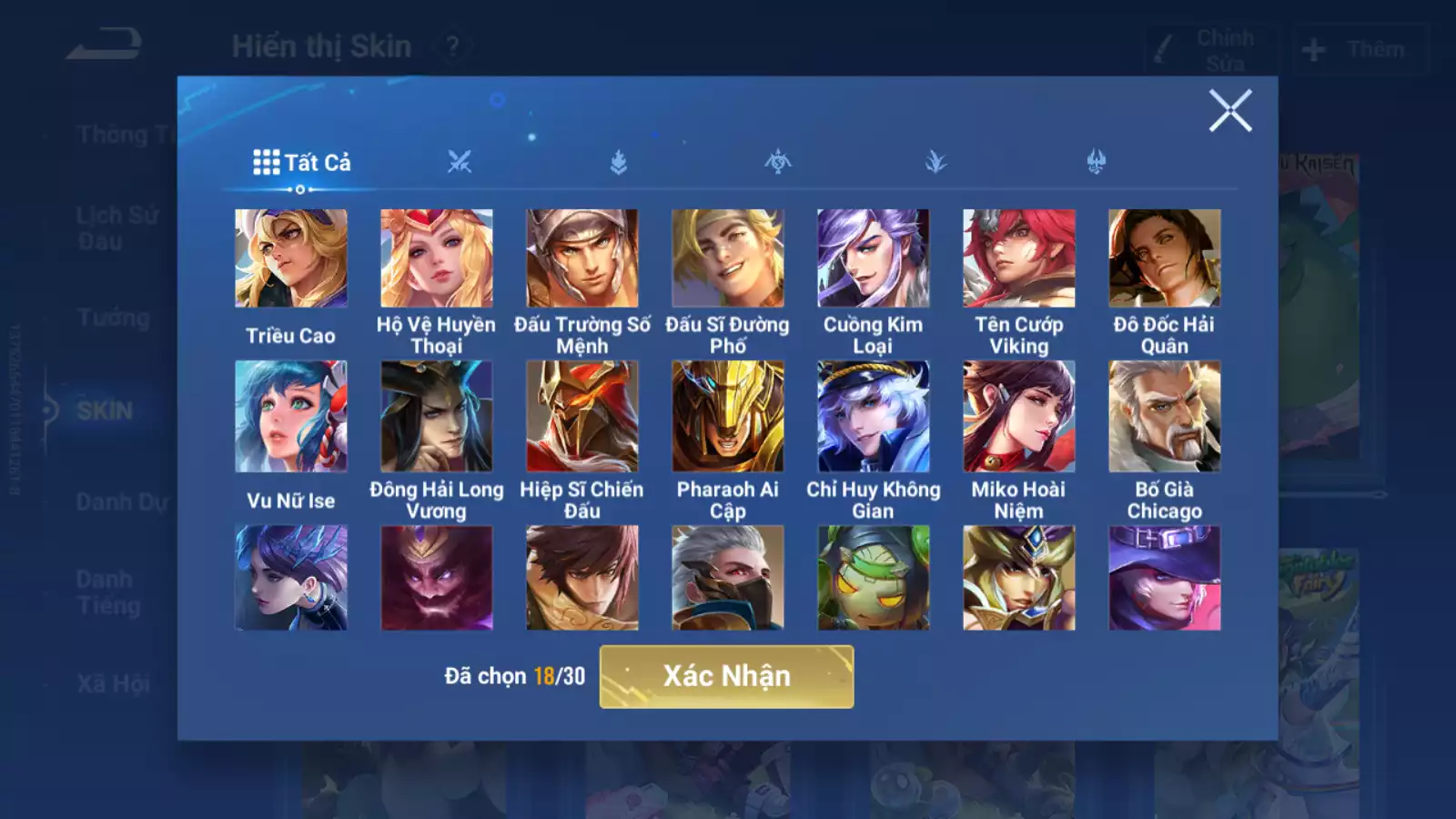Choose the masked grey-haired skin portrait
Viewport: 1456px width, 819px height.
(728, 578)
